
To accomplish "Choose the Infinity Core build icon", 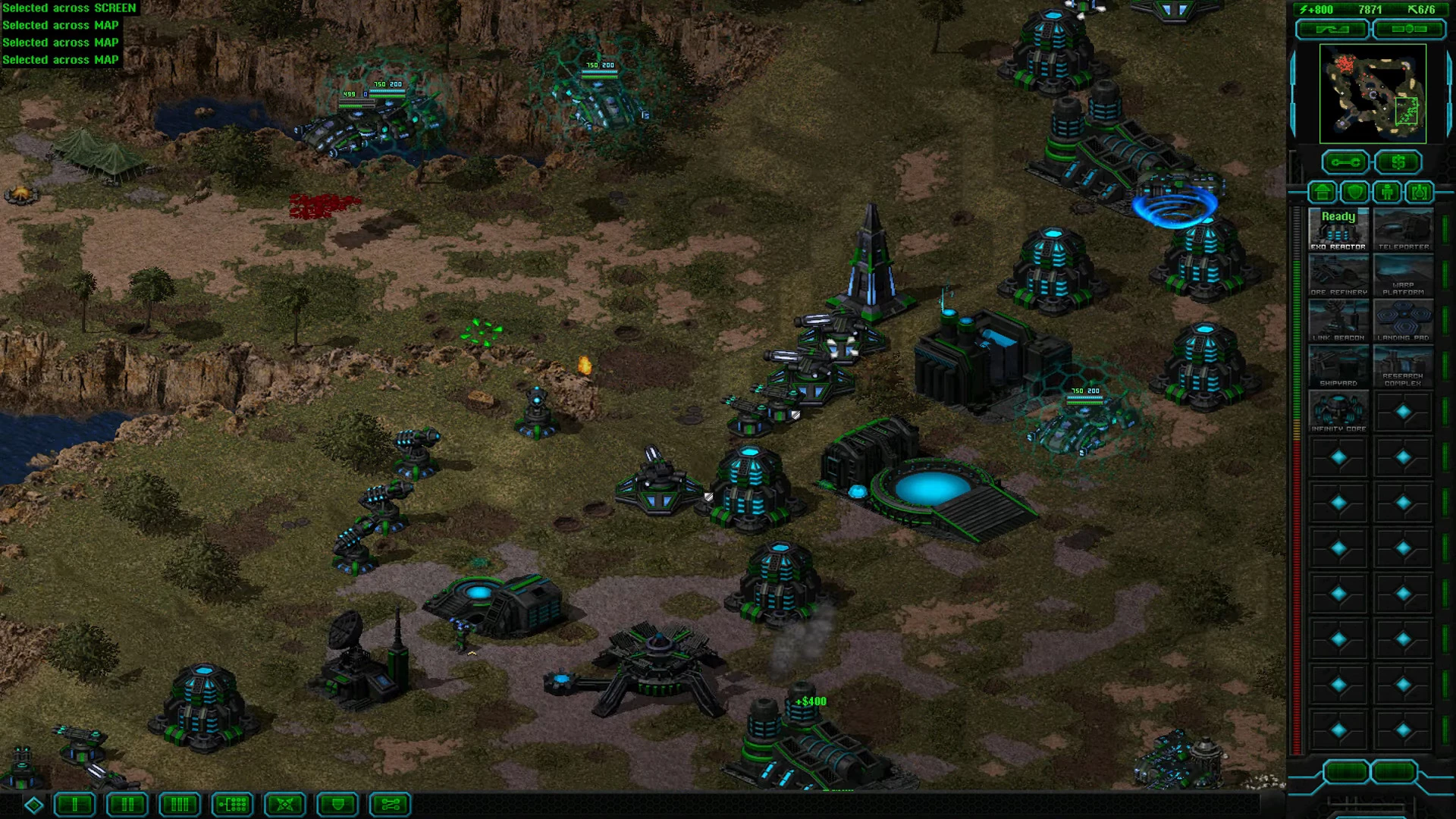I will pyautogui.click(x=1338, y=410).
